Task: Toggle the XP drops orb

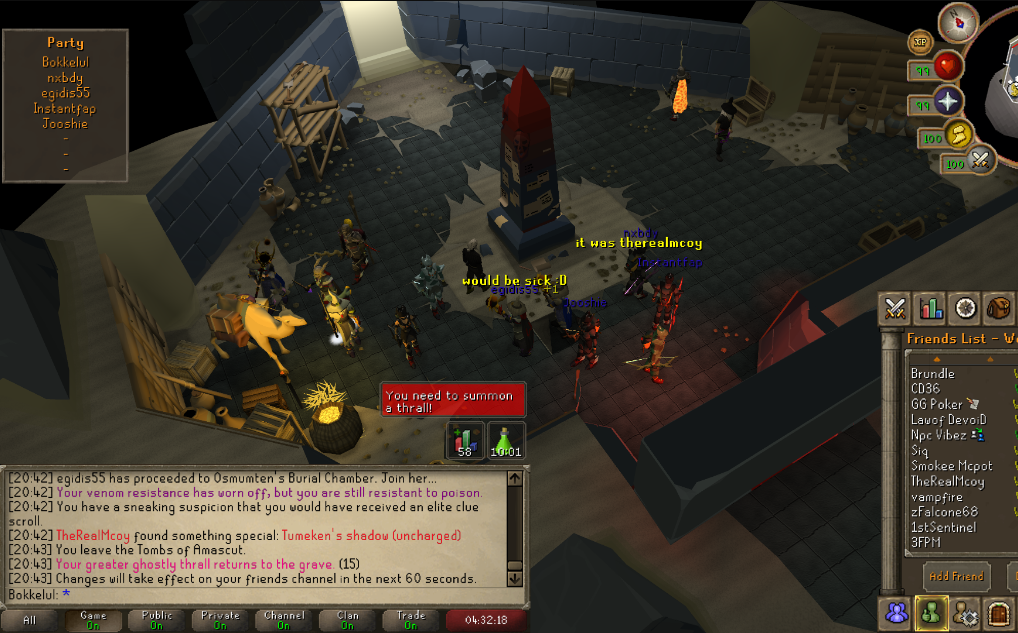Action: pos(920,42)
